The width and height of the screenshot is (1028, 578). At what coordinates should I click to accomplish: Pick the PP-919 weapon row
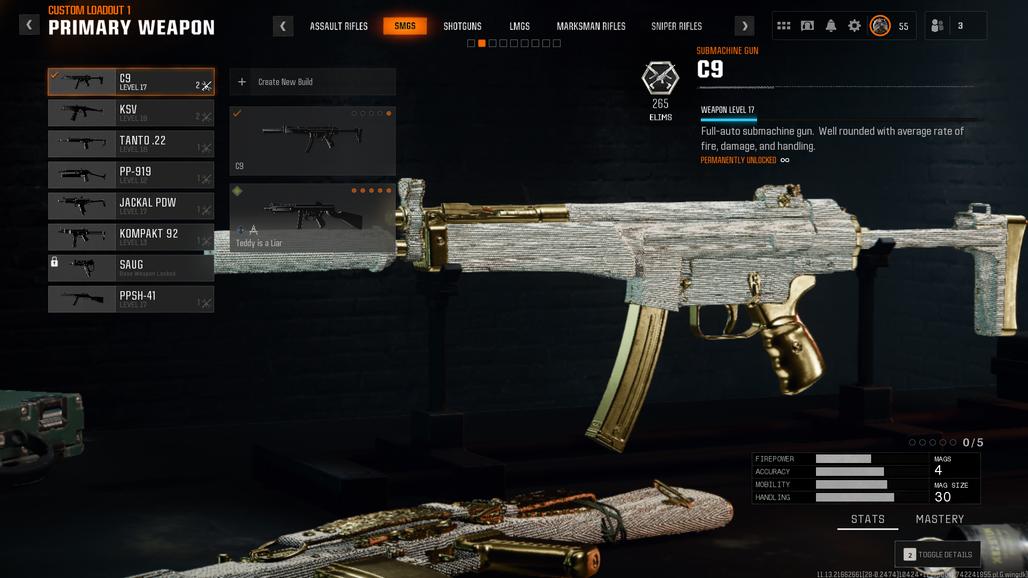[131, 175]
